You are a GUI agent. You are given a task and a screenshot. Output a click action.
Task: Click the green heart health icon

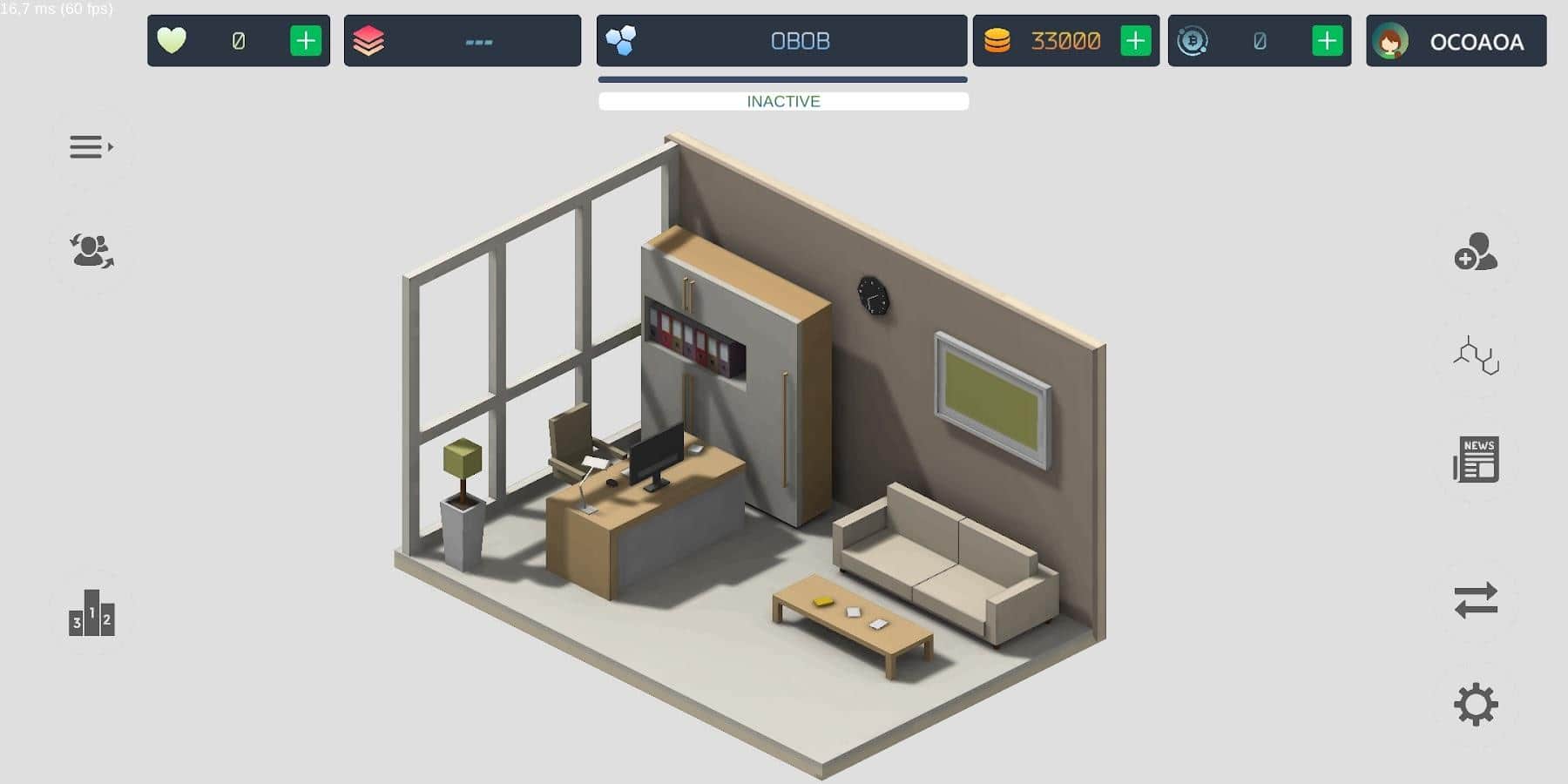click(x=172, y=40)
